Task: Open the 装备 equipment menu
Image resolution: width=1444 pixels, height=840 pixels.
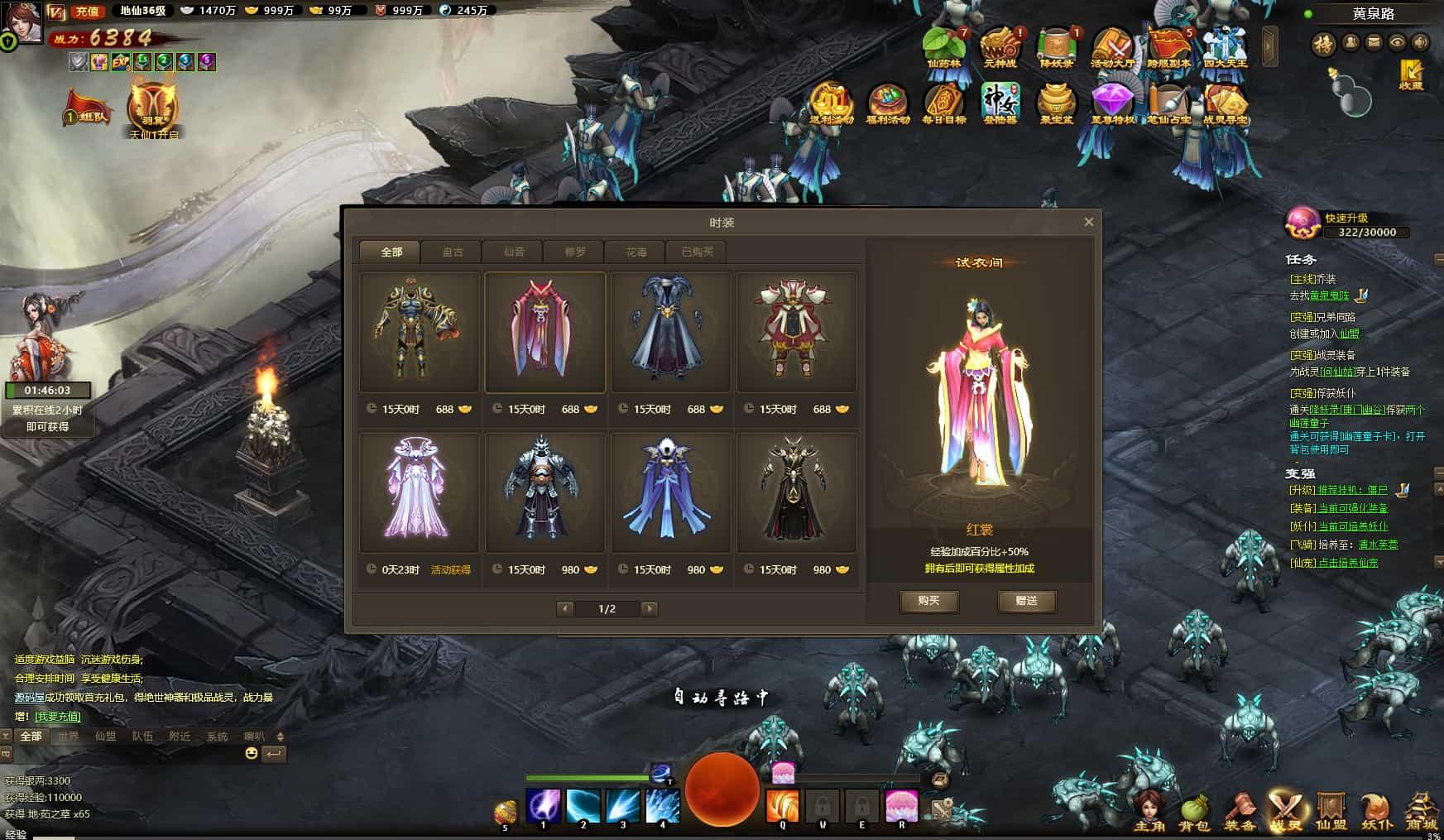Action: click(x=1240, y=812)
